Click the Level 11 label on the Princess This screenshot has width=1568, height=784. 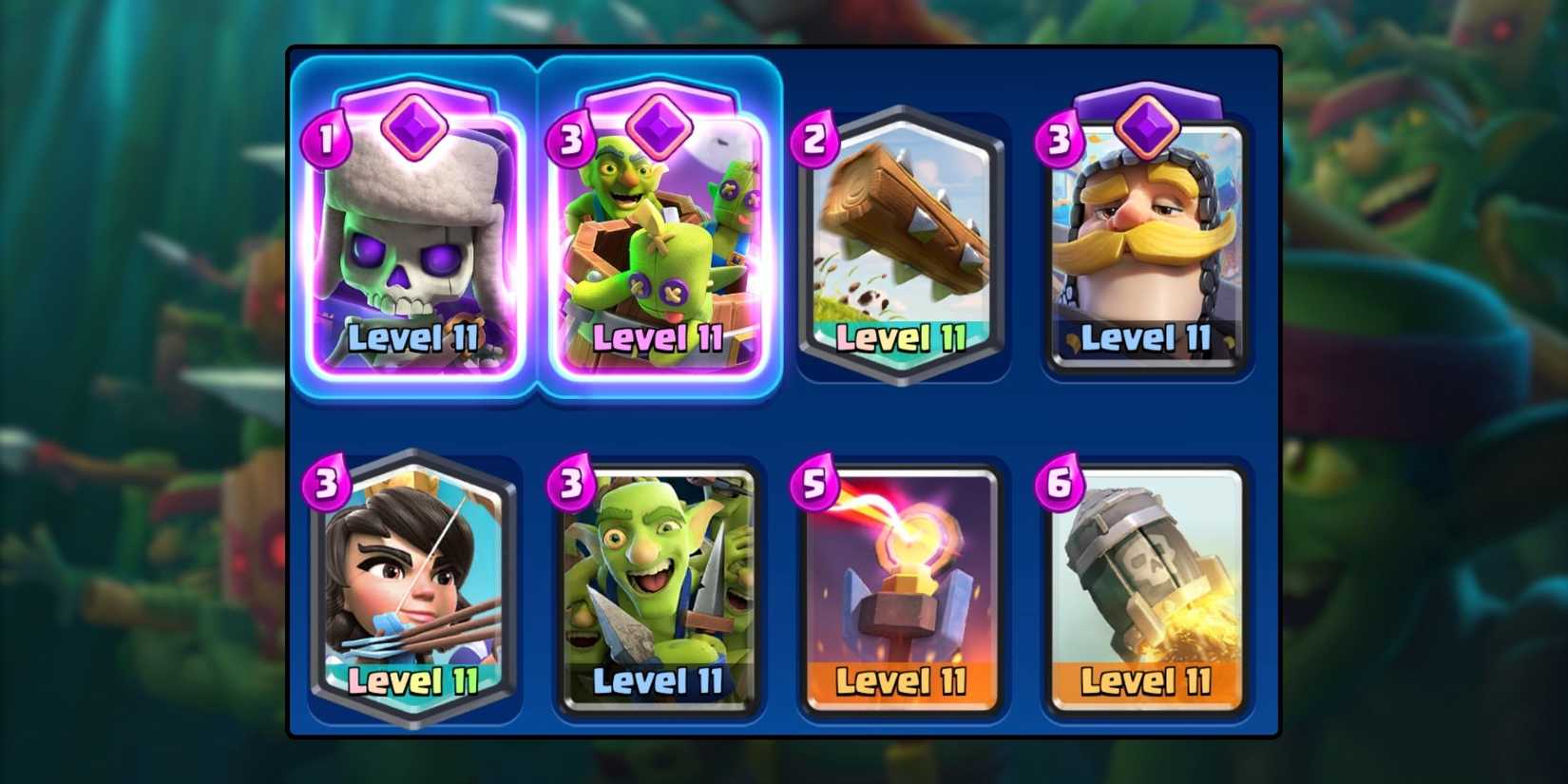click(412, 682)
